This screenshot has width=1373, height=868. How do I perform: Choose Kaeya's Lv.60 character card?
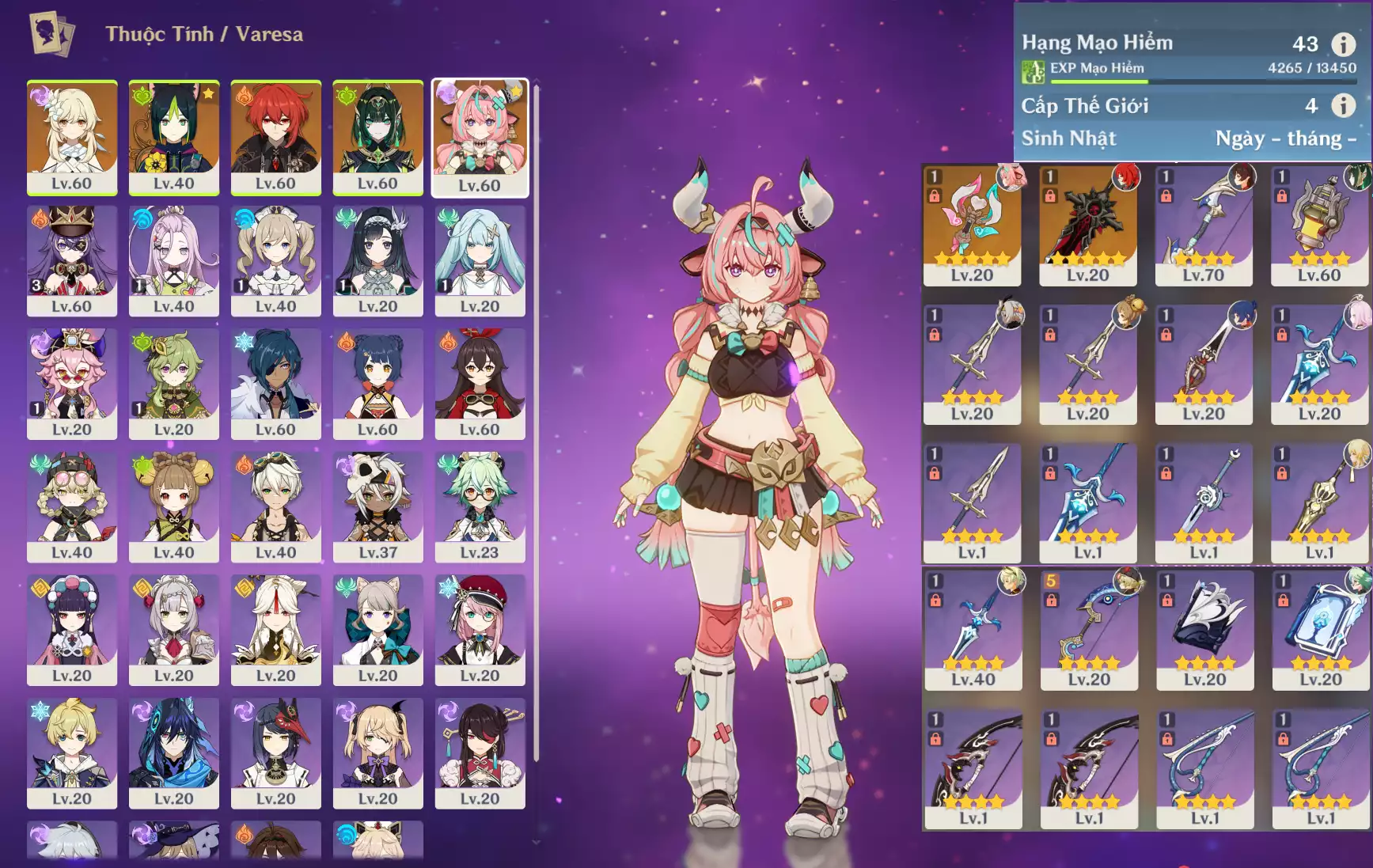(x=275, y=384)
